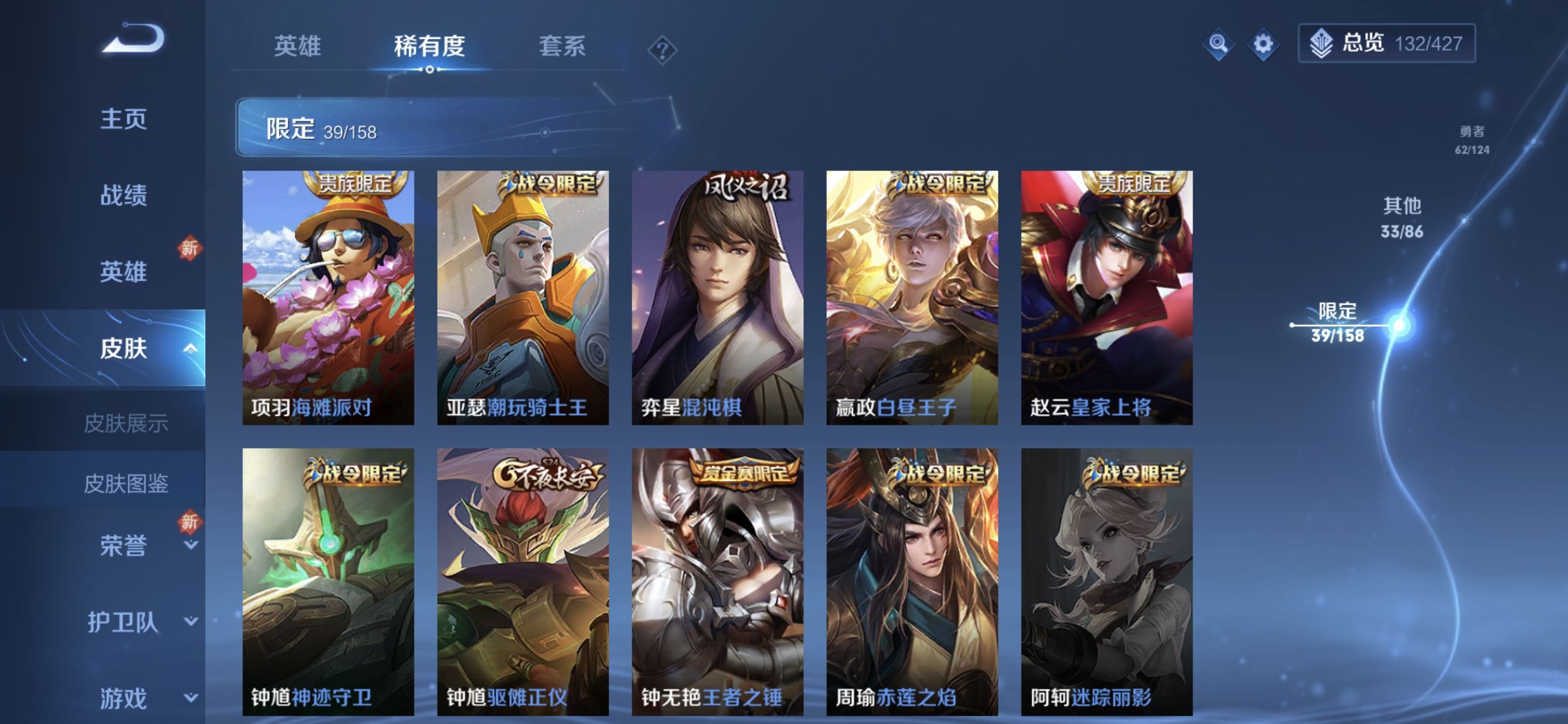
Task: Switch to the 套系 tab
Action: (564, 47)
